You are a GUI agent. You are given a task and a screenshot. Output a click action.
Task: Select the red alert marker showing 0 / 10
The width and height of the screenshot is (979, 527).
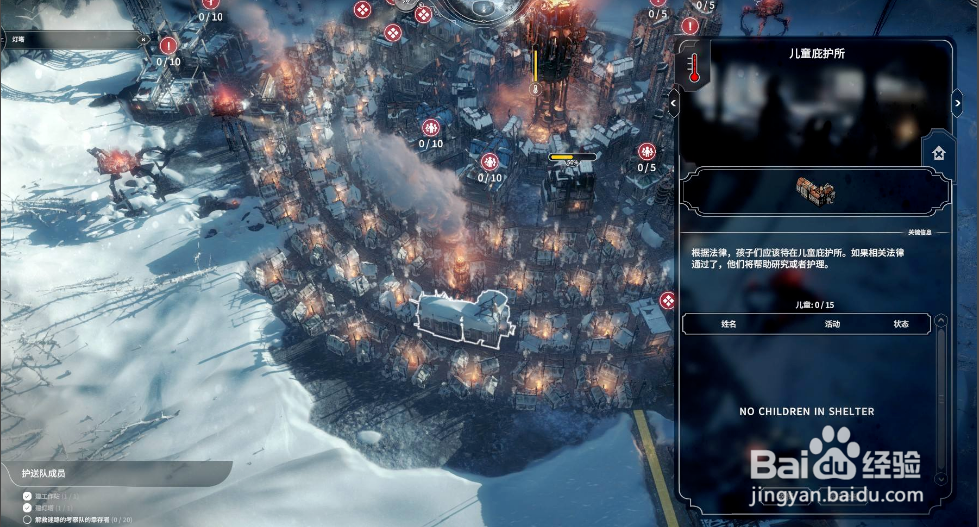coord(168,46)
